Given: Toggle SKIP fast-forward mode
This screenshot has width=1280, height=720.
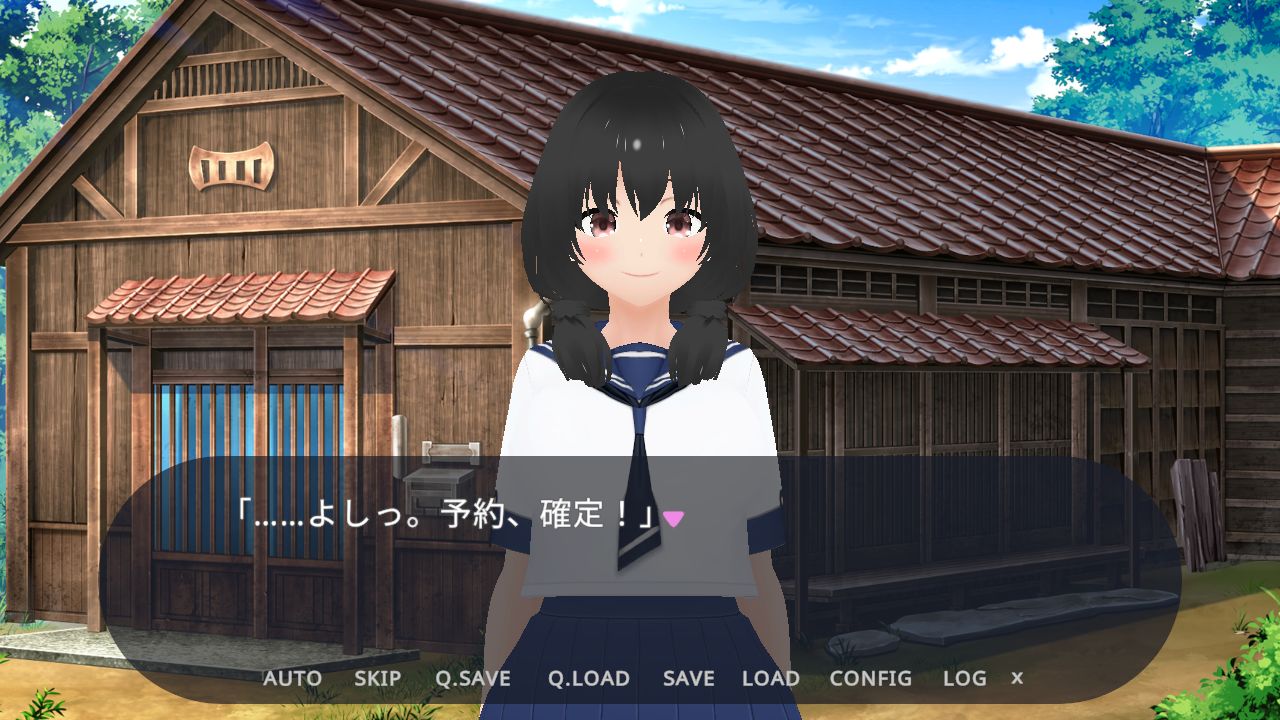Looking at the screenshot, I should 375,678.
